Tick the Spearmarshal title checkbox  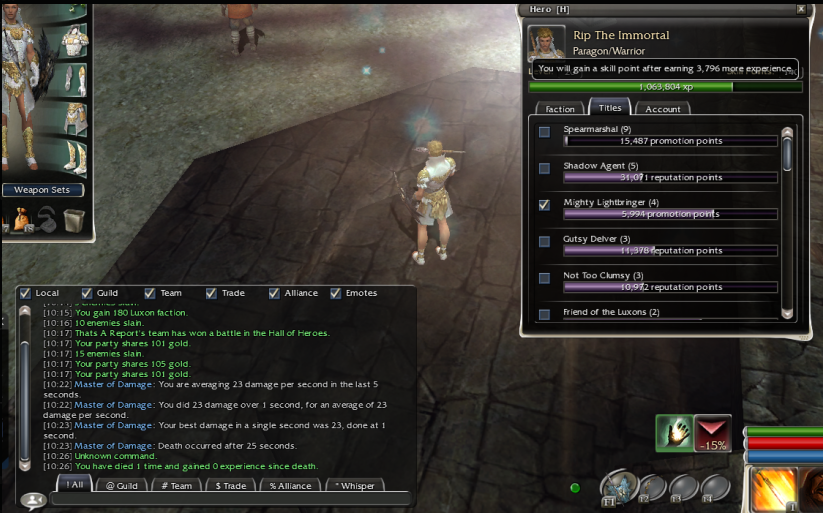544,132
